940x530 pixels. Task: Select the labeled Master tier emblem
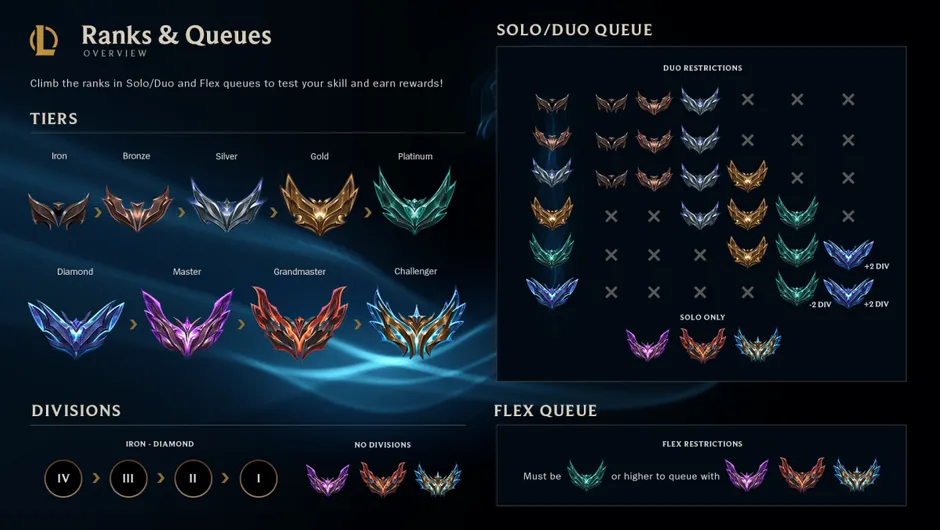pos(187,323)
